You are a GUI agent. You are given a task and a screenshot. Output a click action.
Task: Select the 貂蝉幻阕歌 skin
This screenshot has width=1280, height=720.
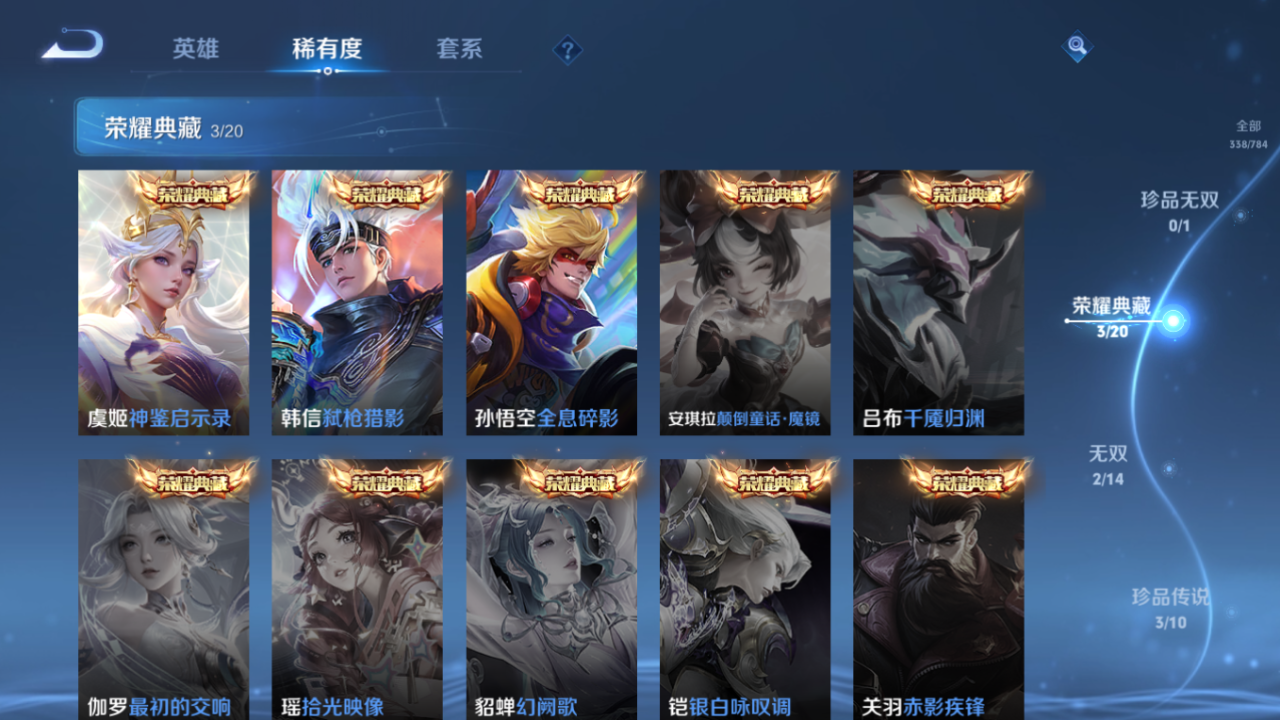552,590
